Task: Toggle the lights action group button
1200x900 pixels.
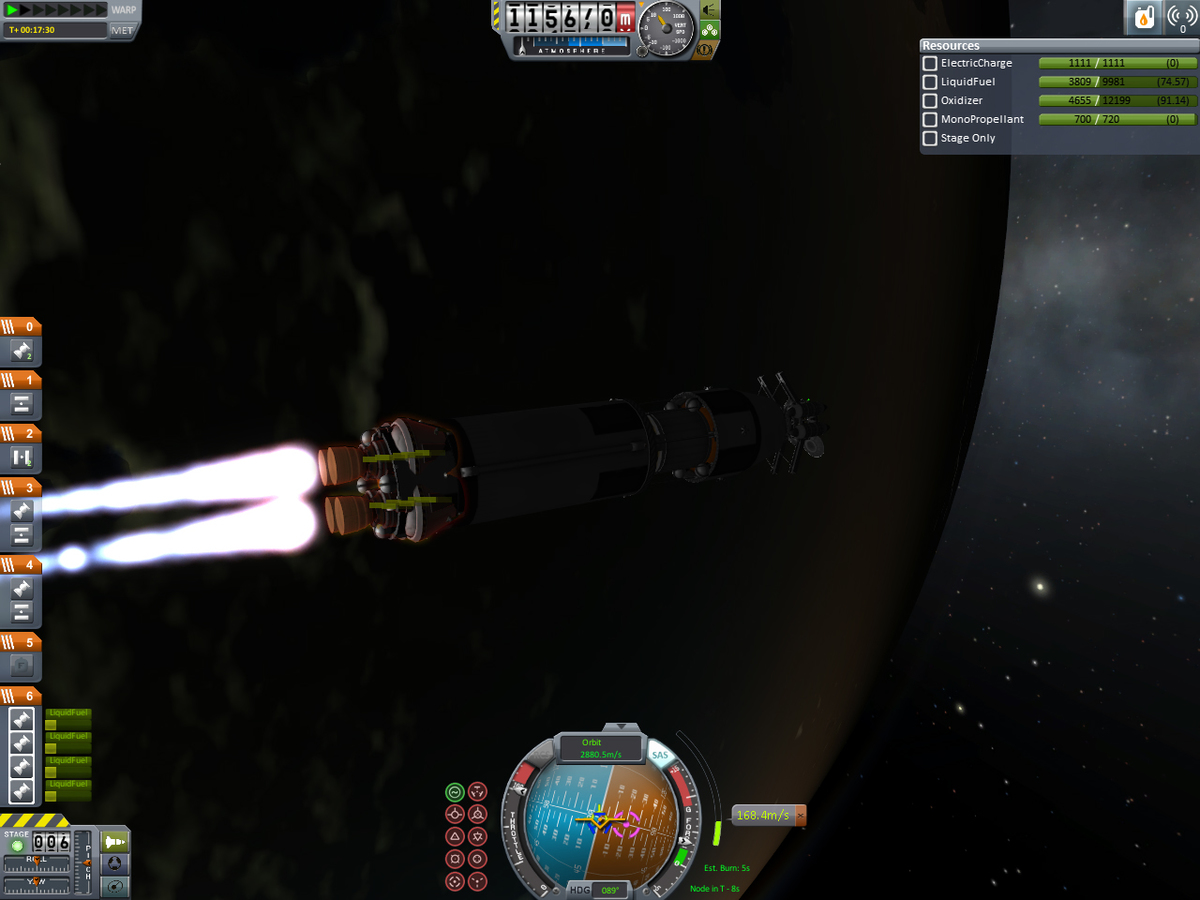Action: pos(710,10)
